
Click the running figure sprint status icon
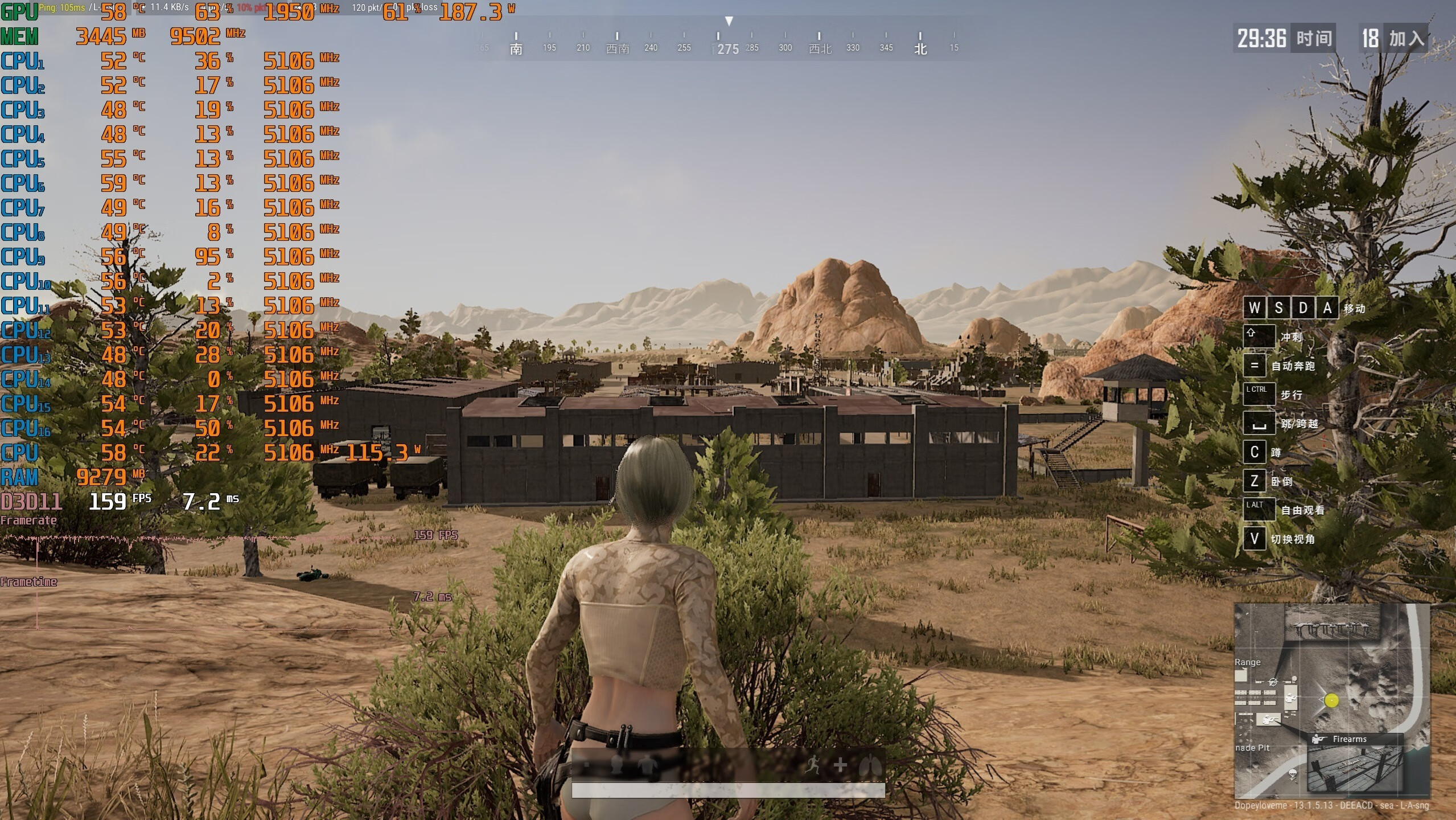[813, 765]
